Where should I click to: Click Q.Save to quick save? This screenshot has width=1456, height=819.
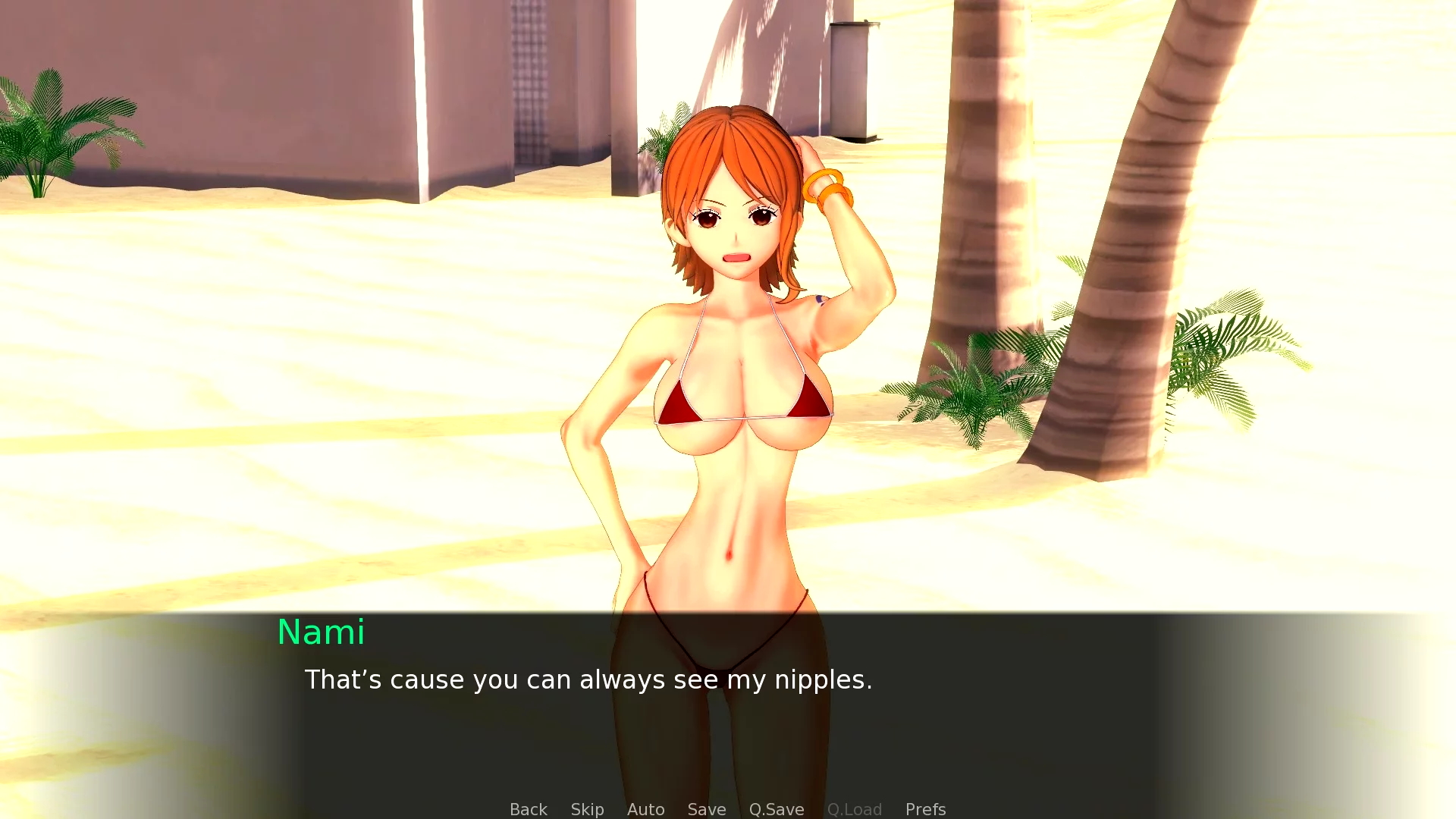point(776,809)
